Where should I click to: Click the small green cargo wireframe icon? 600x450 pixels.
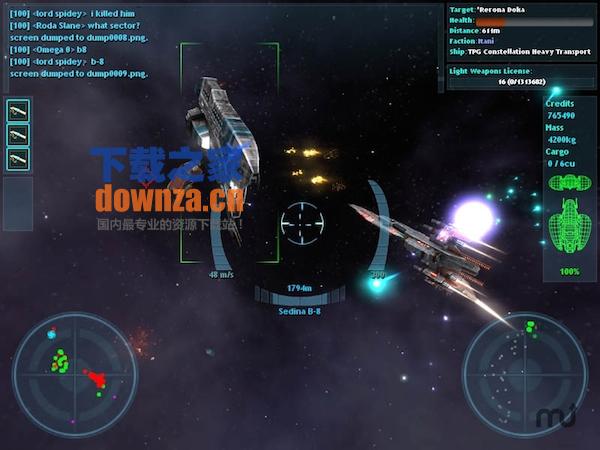pyautogui.click(x=570, y=183)
